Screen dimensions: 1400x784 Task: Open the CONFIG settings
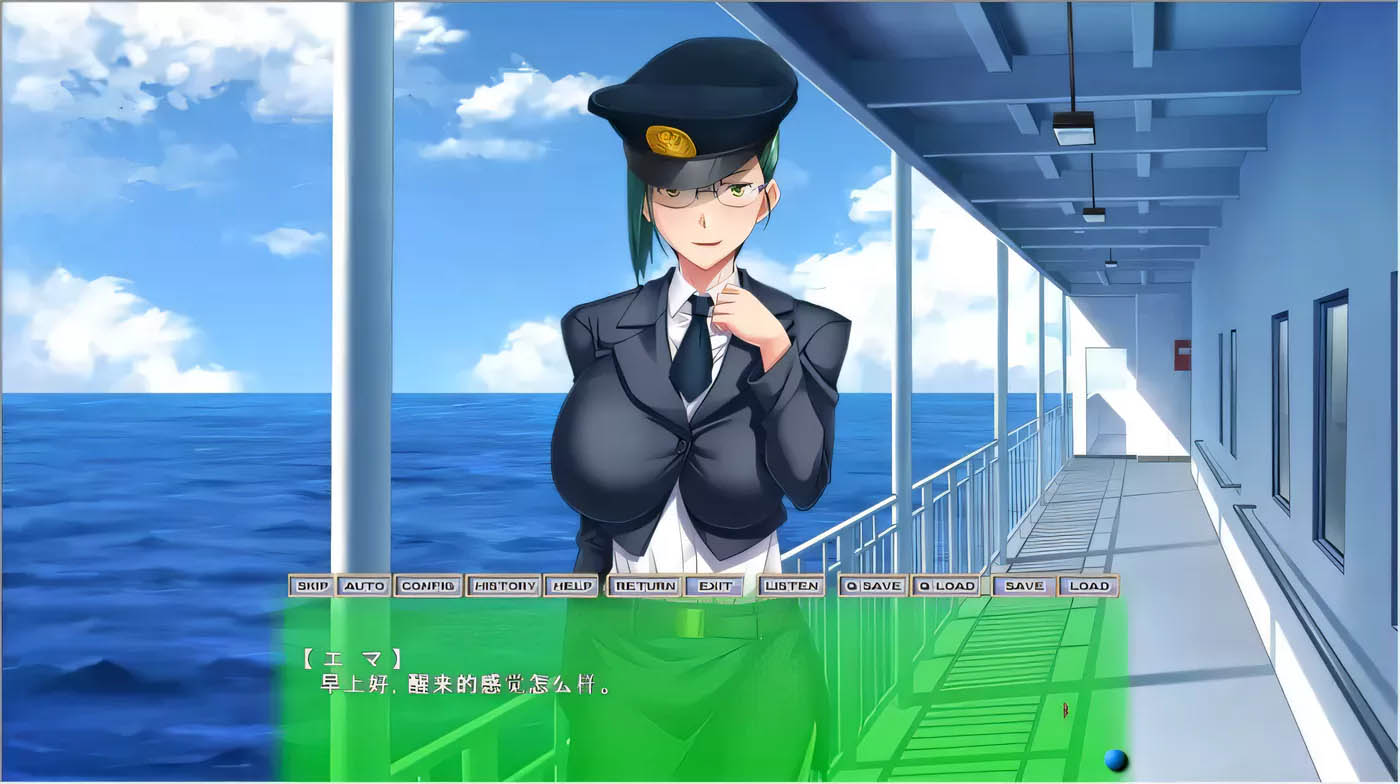(x=428, y=586)
